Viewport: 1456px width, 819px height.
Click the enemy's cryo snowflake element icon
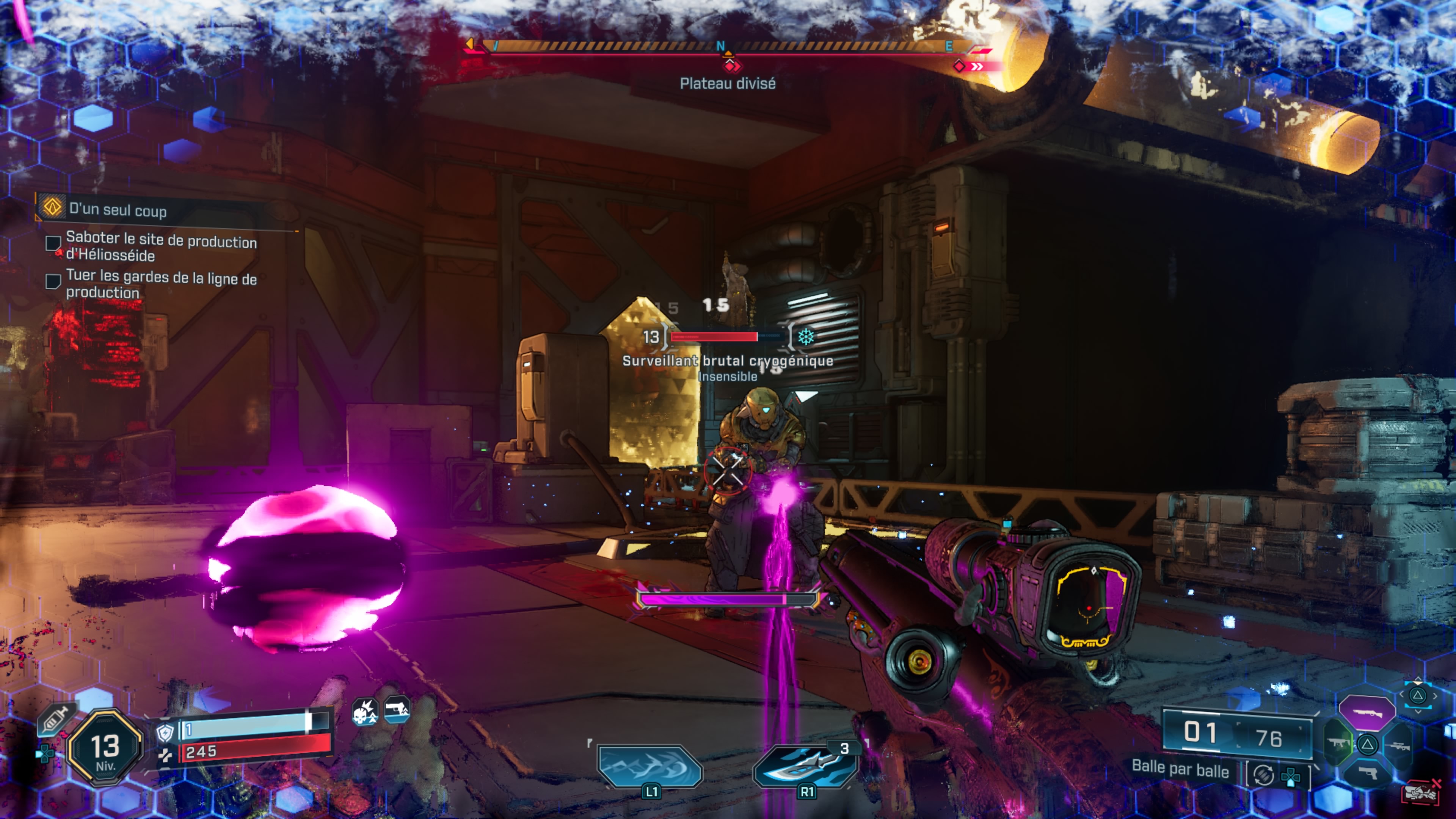[806, 337]
